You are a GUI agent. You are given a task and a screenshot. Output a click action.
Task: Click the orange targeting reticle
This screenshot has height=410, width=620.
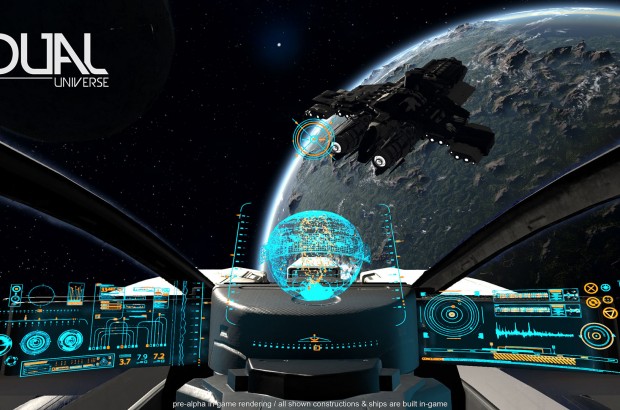tap(313, 140)
